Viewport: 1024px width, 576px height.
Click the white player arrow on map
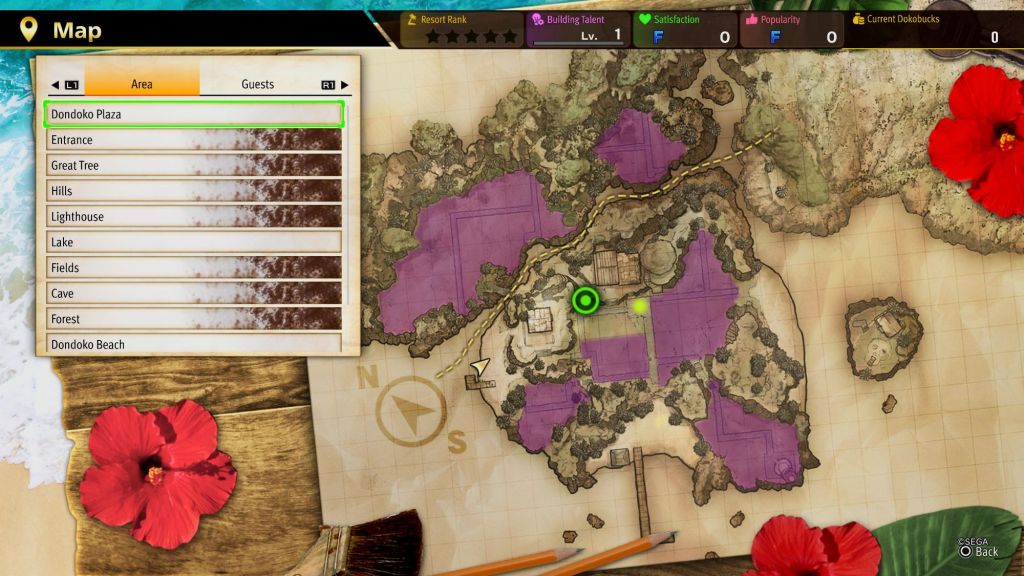pyautogui.click(x=480, y=367)
